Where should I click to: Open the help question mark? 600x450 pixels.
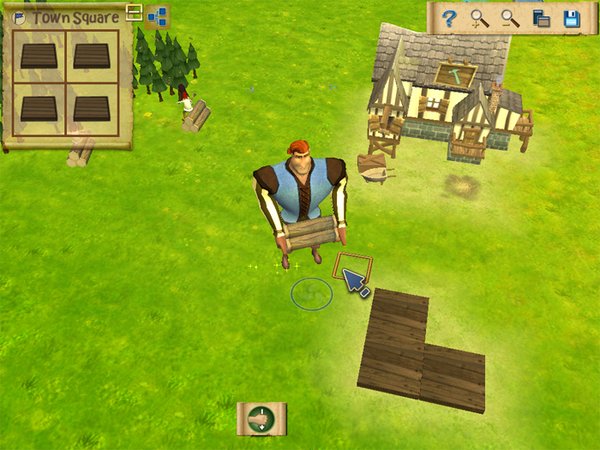click(450, 18)
